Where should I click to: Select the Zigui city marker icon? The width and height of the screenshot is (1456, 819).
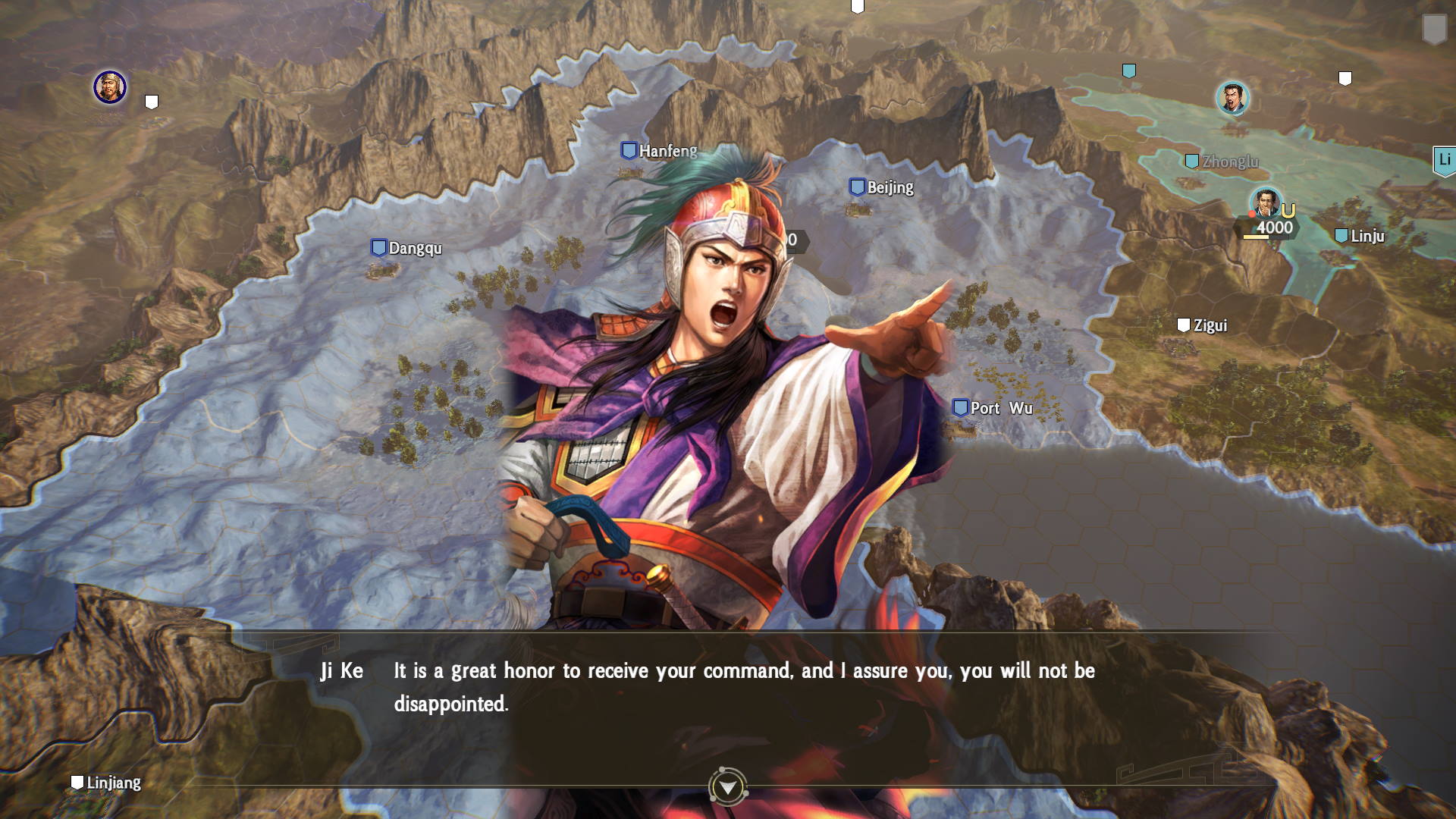click(1184, 325)
